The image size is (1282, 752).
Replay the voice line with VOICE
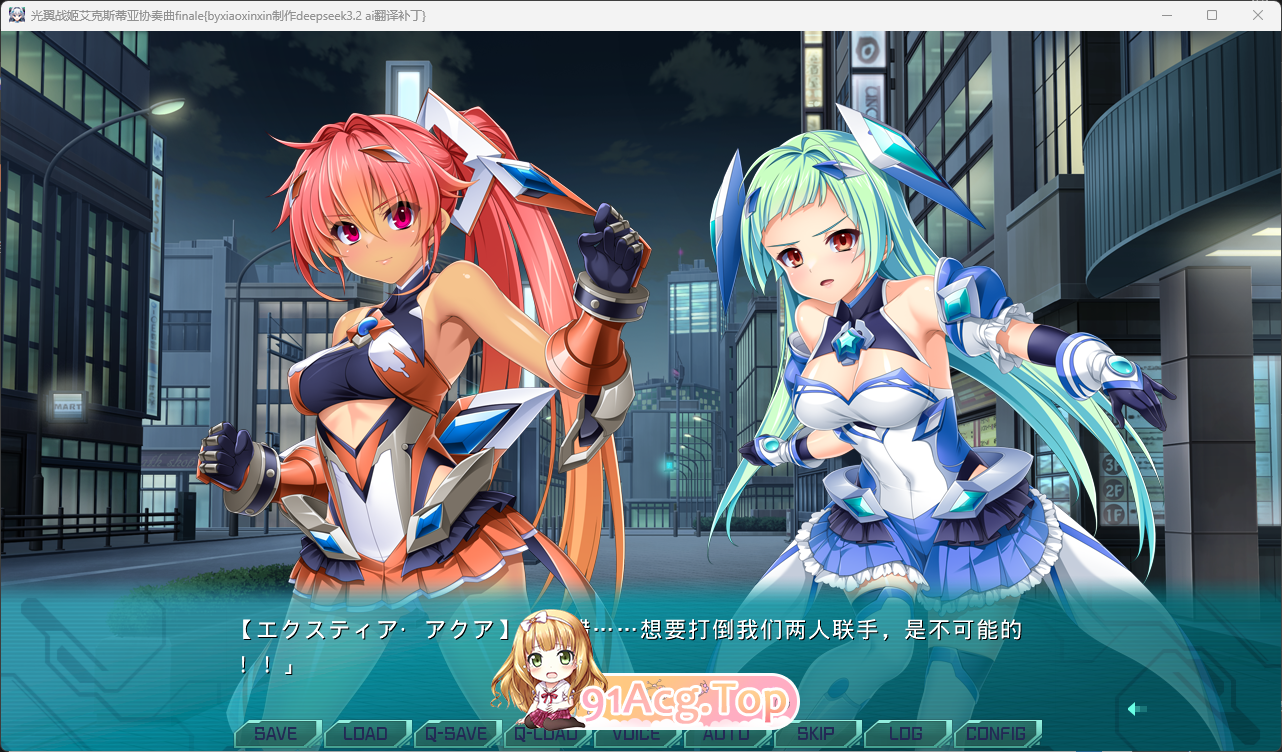point(636,733)
